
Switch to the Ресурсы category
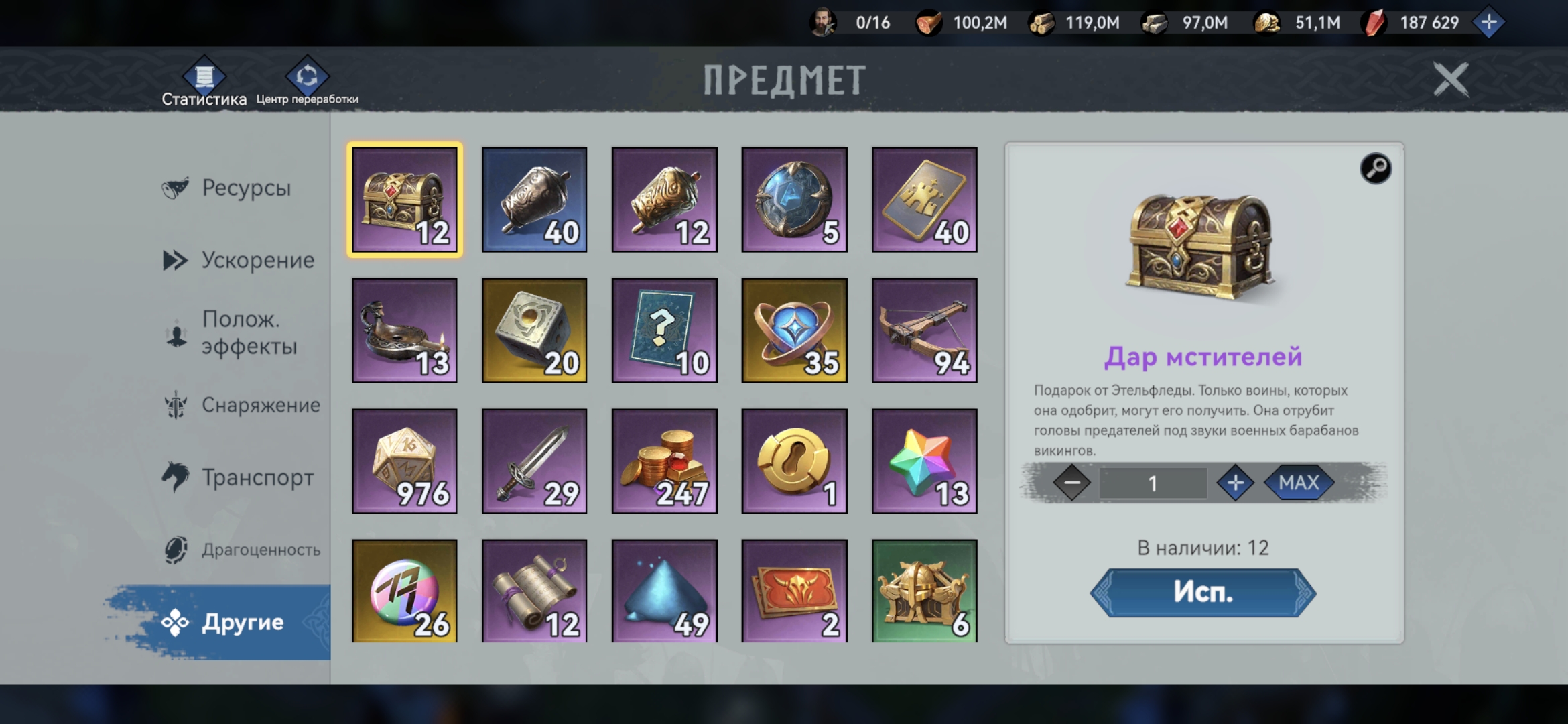pyautogui.click(x=245, y=188)
